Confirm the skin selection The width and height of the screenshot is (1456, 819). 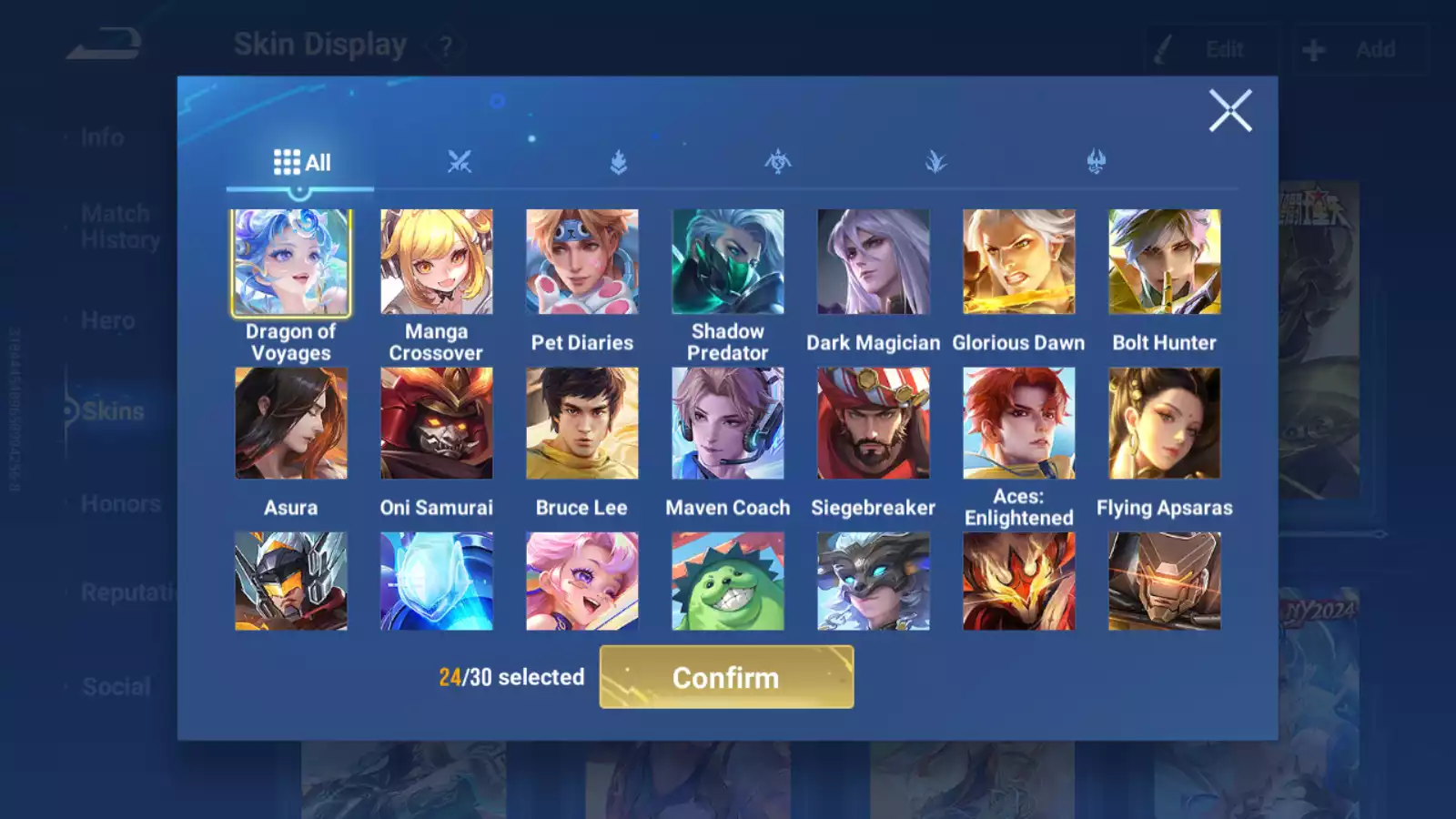click(x=726, y=677)
